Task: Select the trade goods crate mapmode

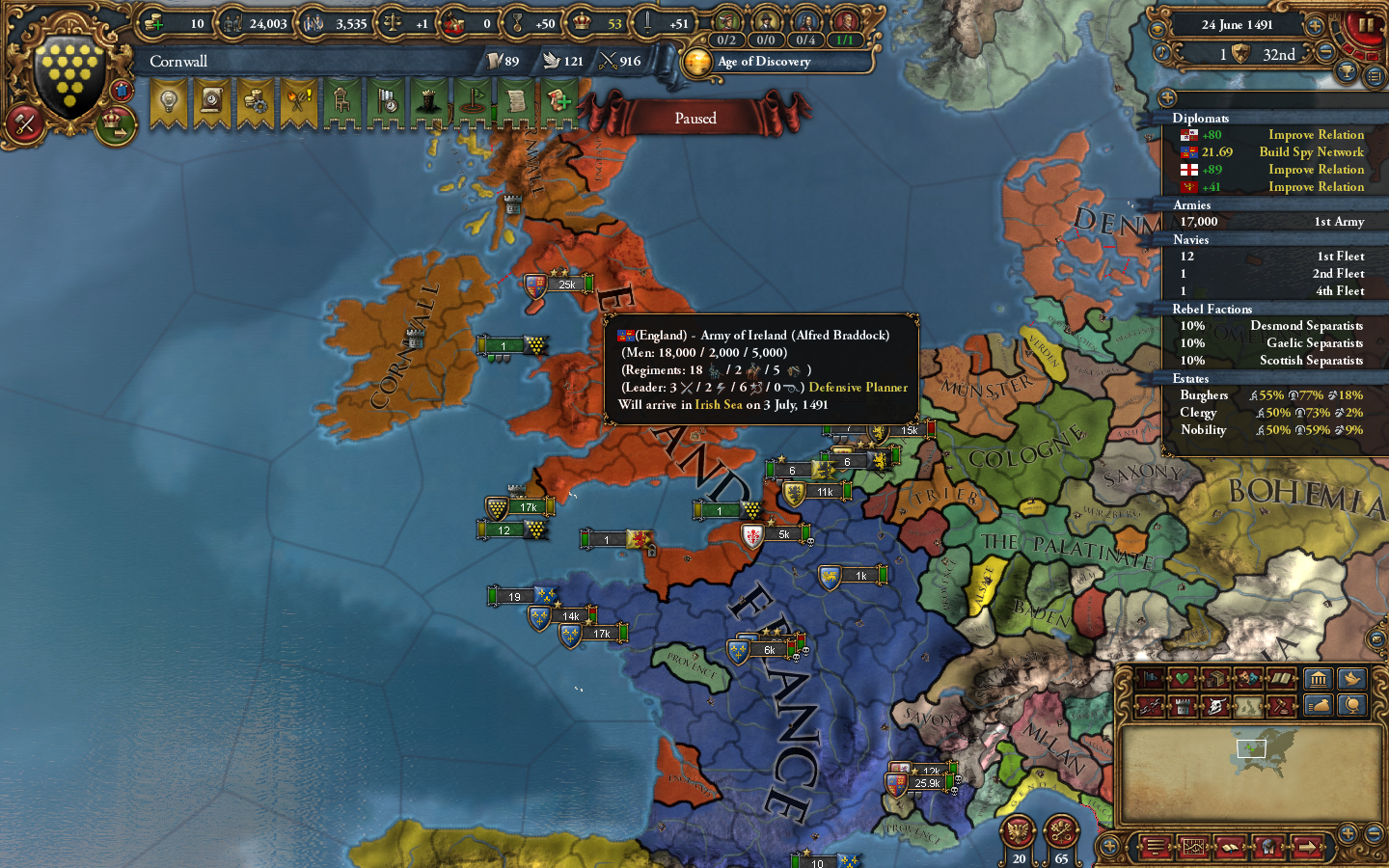Action: (1215, 678)
